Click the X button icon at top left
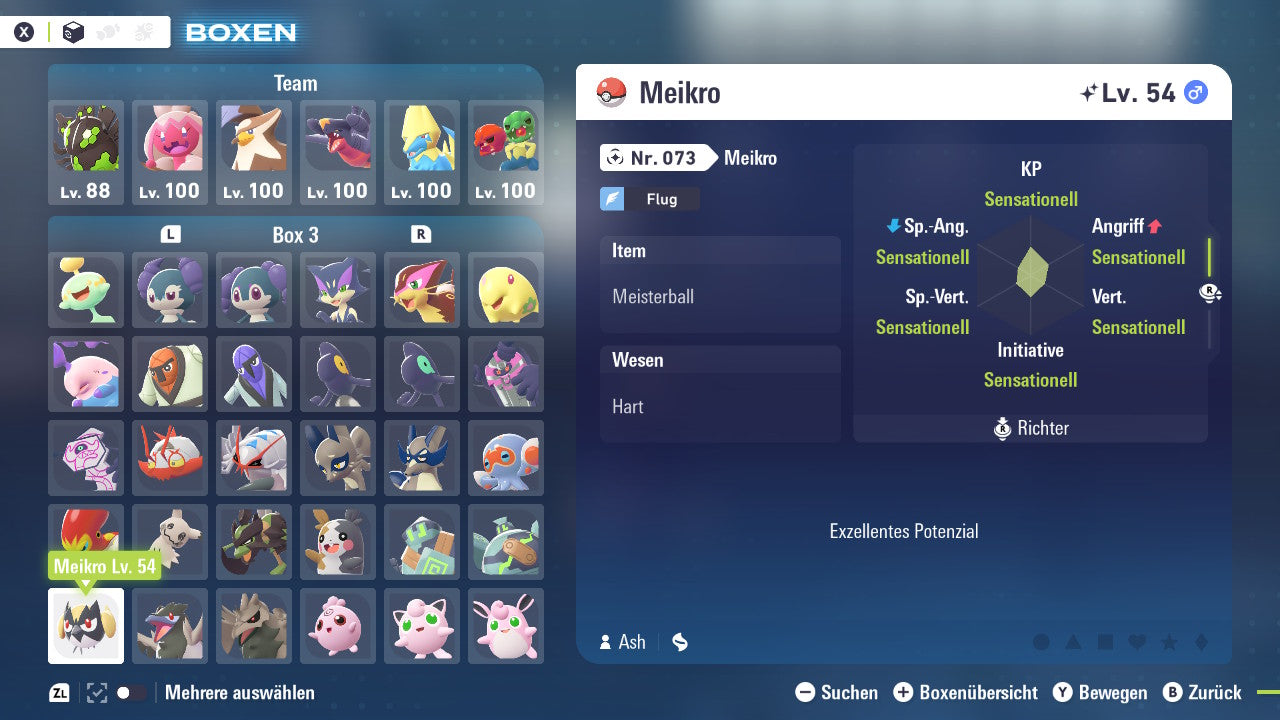This screenshot has height=720, width=1280. coord(25,31)
